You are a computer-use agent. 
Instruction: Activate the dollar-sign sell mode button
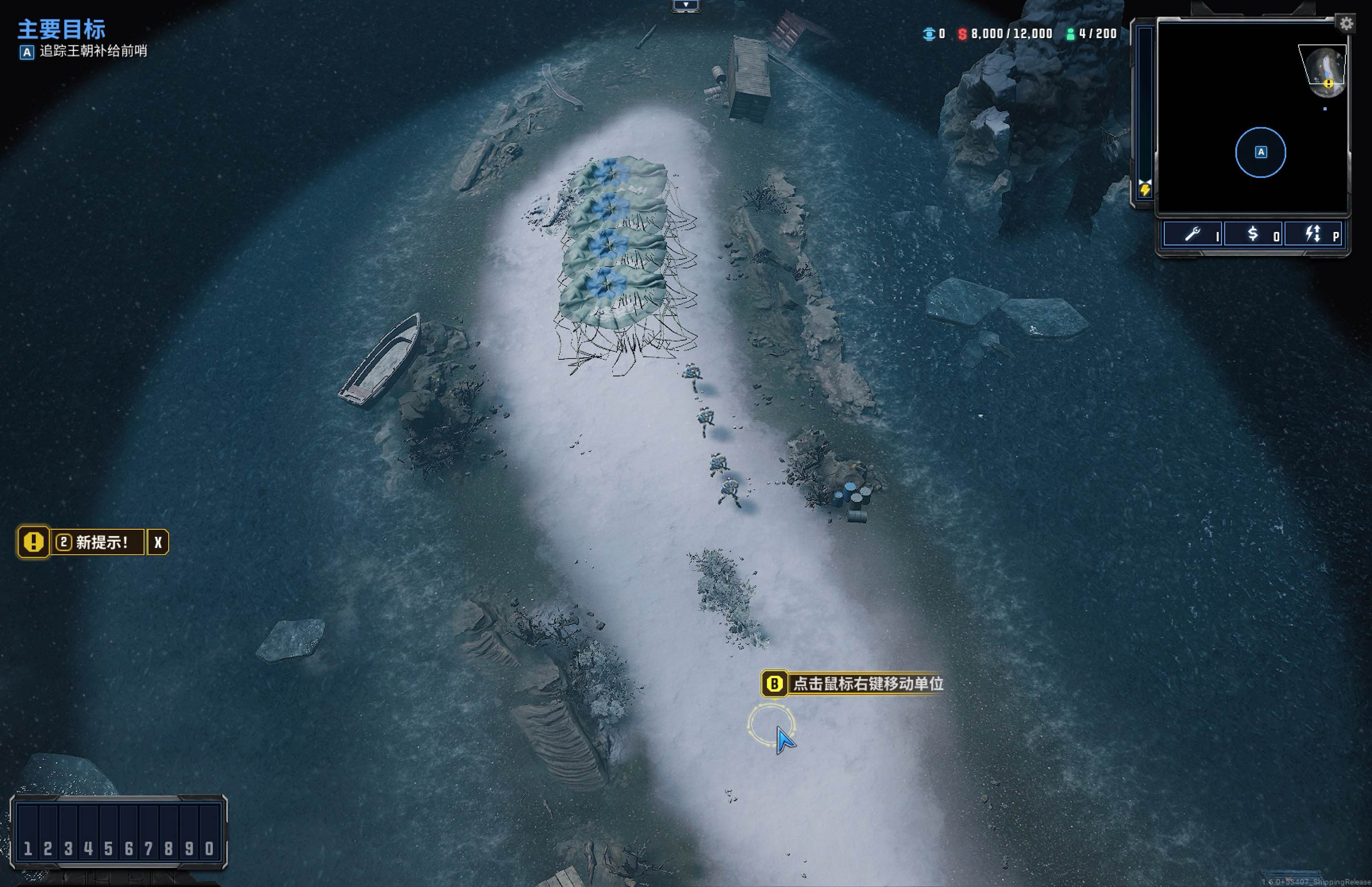(1253, 234)
